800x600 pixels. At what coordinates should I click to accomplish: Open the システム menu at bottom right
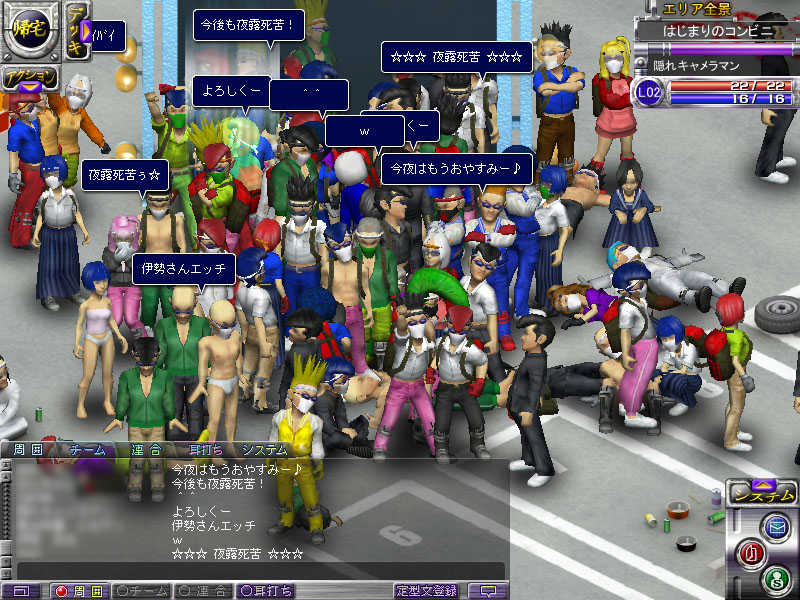pos(761,494)
